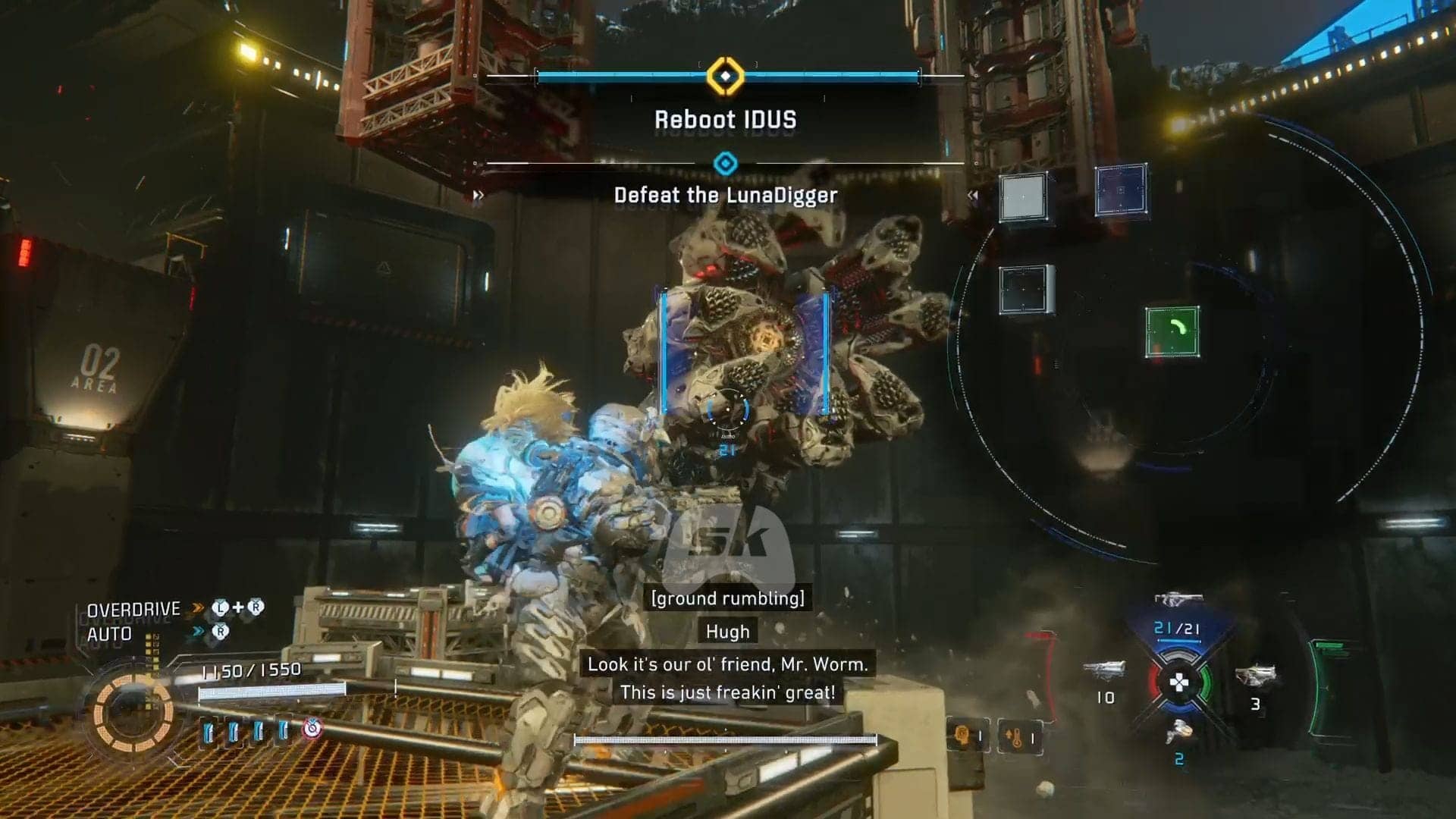Screen dimensions: 1456x819
Task: Open the Reboot IDUS main objective tracker
Action: [726, 119]
